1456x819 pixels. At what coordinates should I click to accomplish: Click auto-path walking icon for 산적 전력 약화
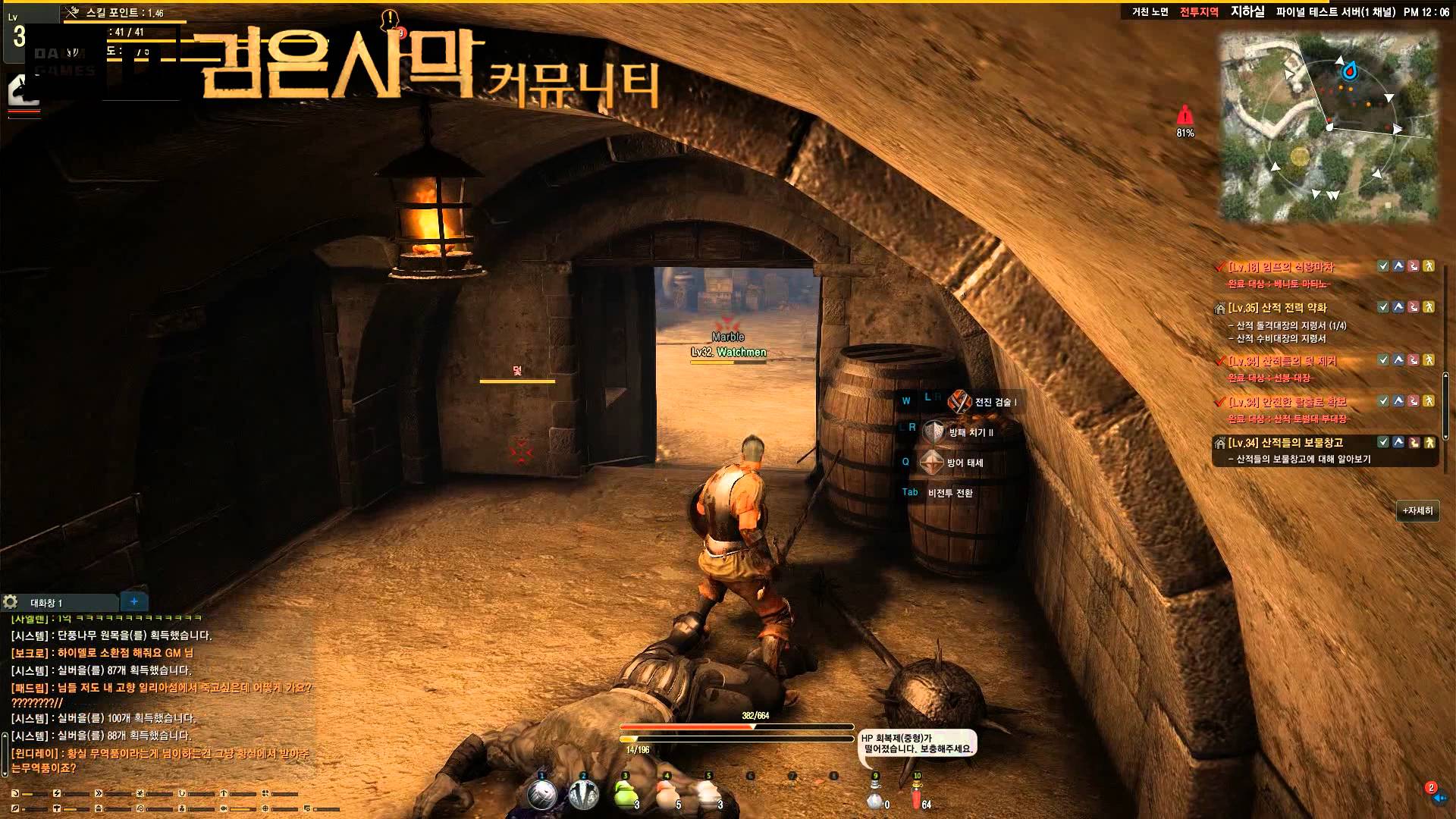(1429, 307)
